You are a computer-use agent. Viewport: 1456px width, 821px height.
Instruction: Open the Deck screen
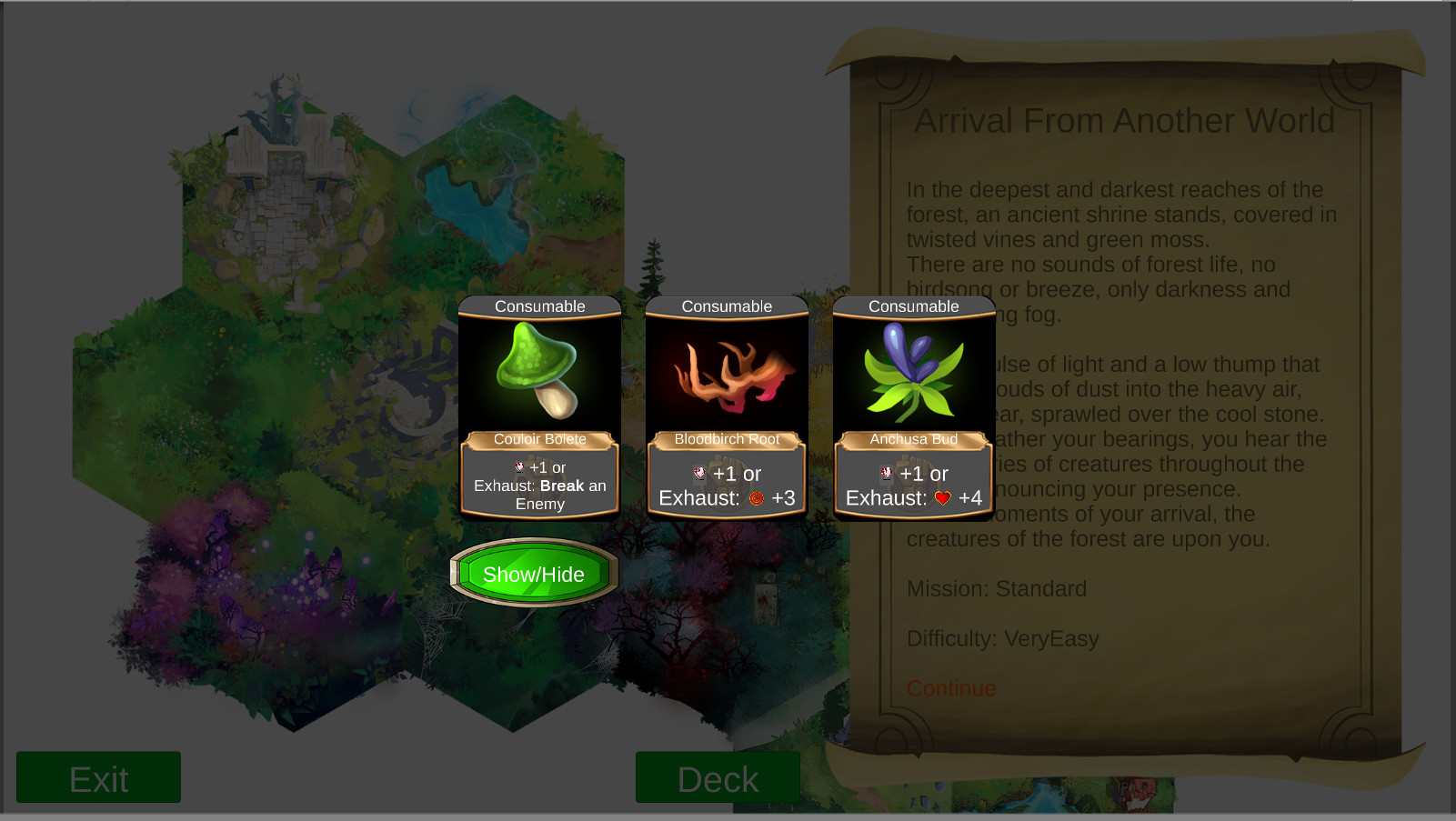coord(718,778)
